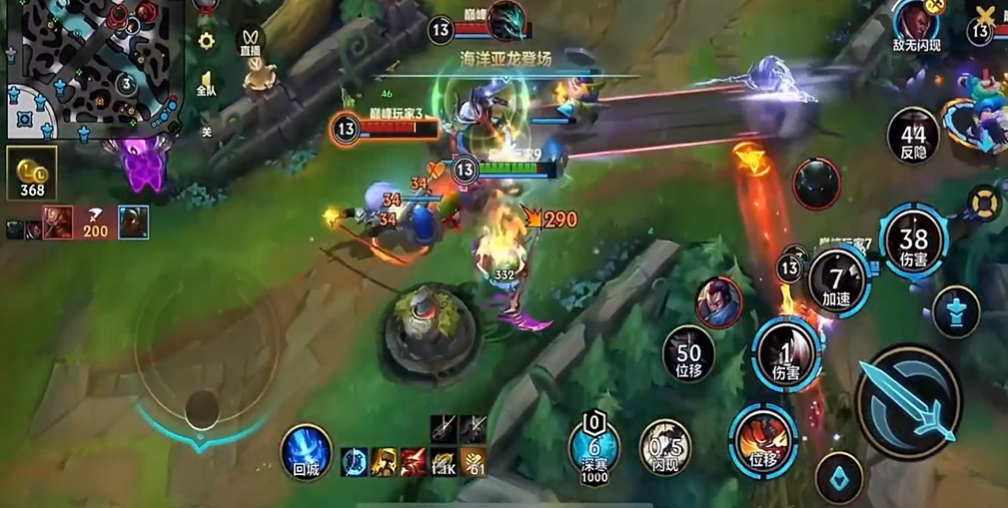
Task: Open the gold shop showing 368
Action: (32, 173)
